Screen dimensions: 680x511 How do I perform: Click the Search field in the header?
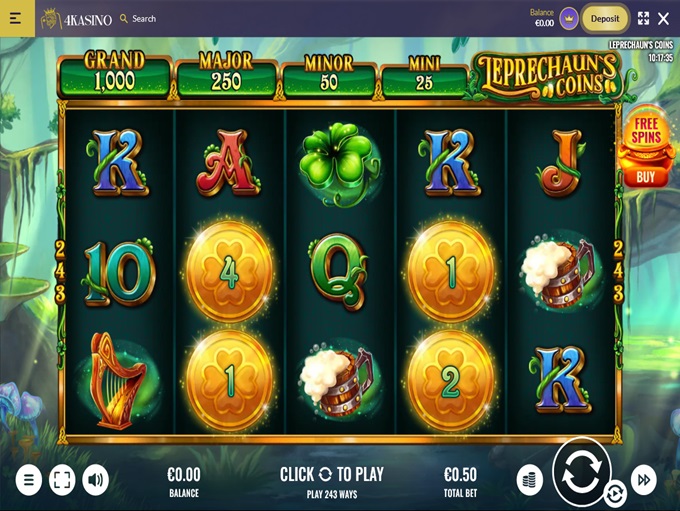[x=138, y=18]
